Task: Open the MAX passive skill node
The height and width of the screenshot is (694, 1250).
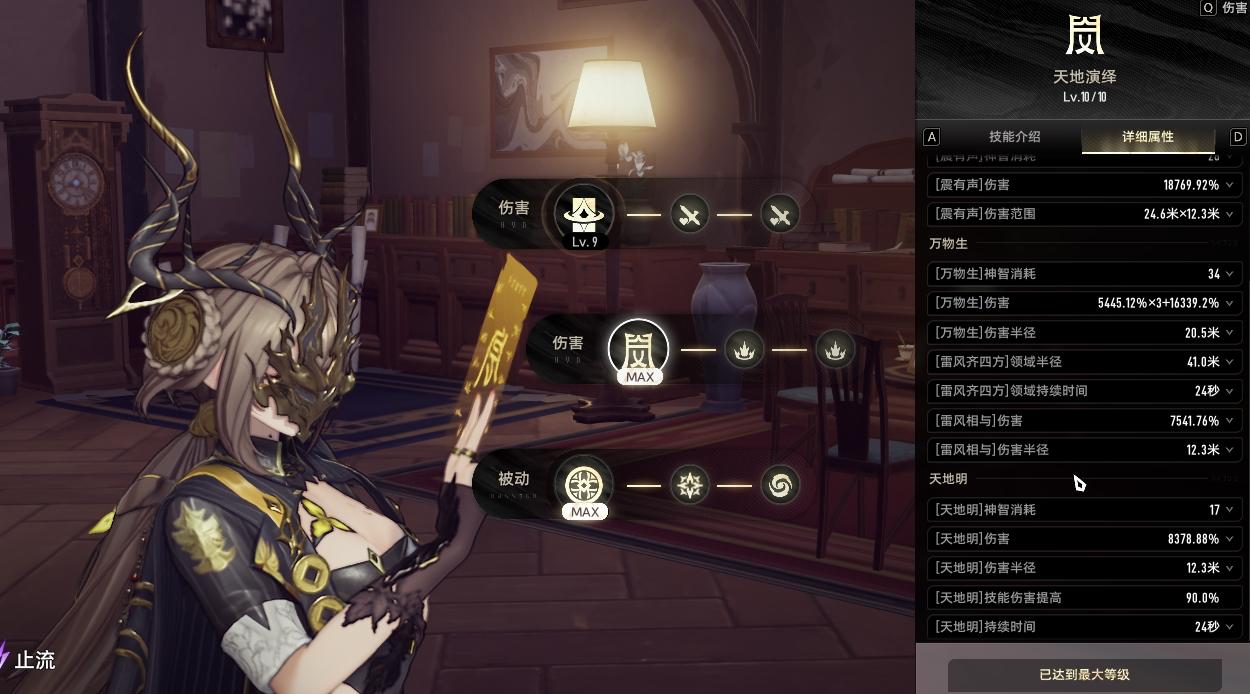Action: tap(584, 487)
